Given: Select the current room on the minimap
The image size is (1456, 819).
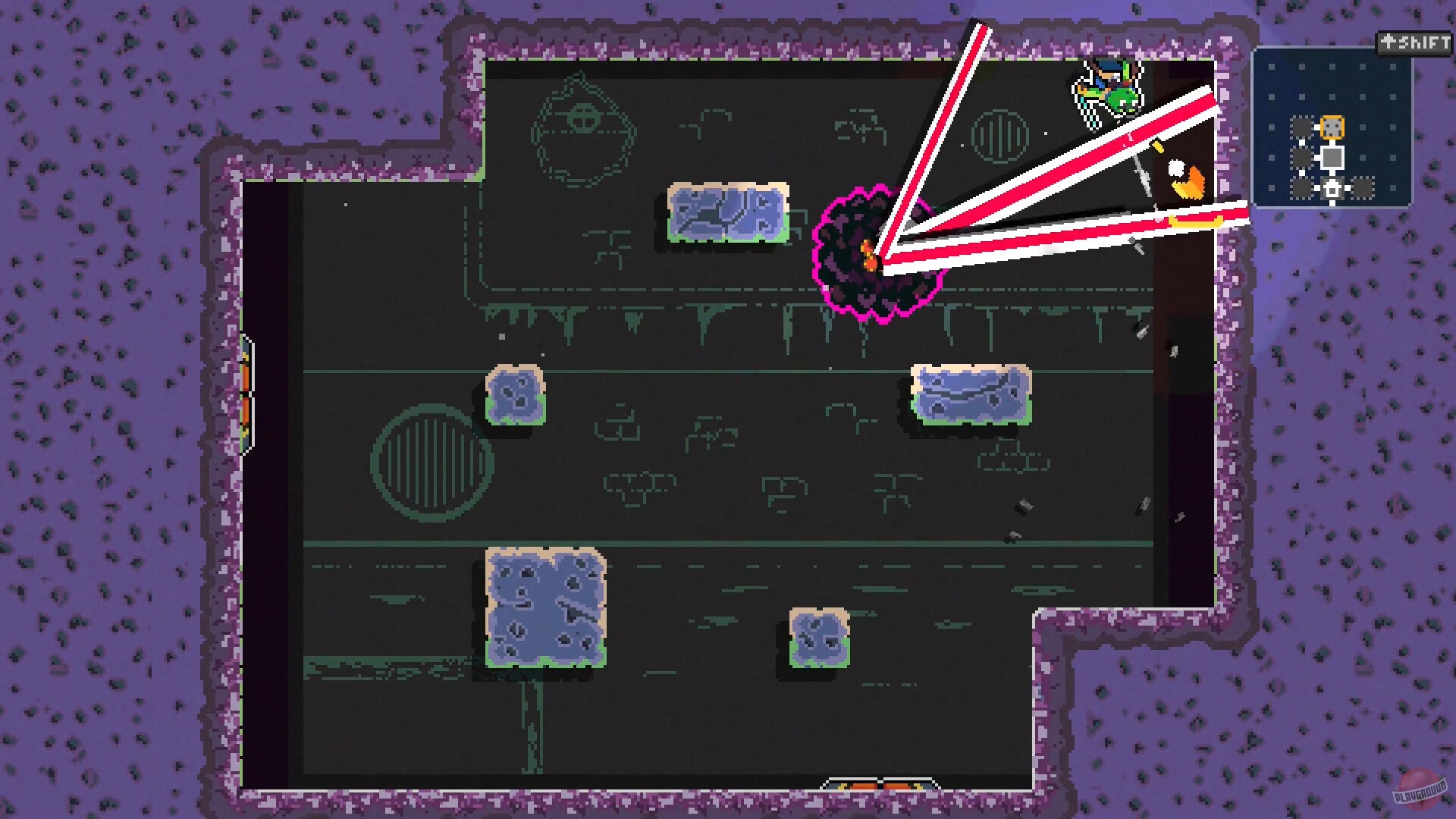Looking at the screenshot, I should (1332, 157).
